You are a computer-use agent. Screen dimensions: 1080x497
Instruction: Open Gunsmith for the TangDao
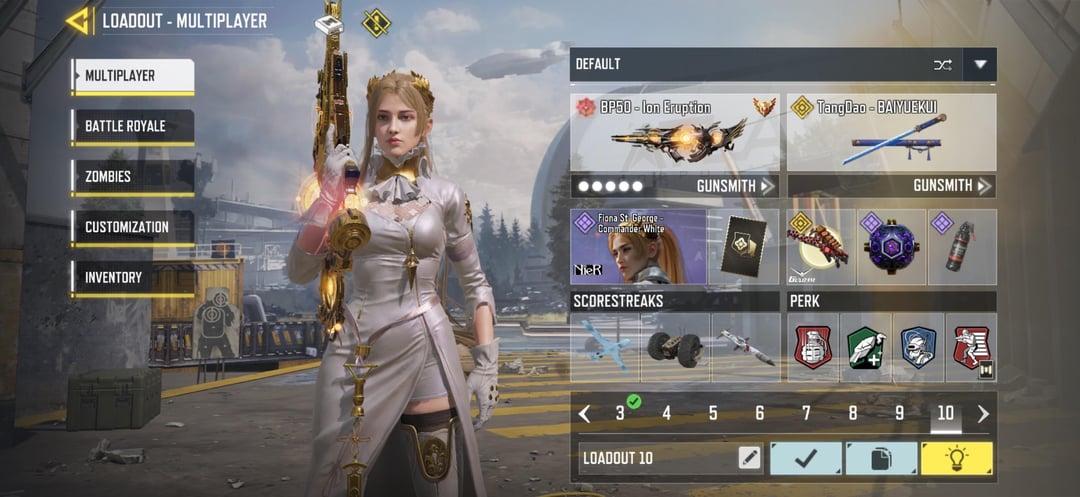point(952,186)
